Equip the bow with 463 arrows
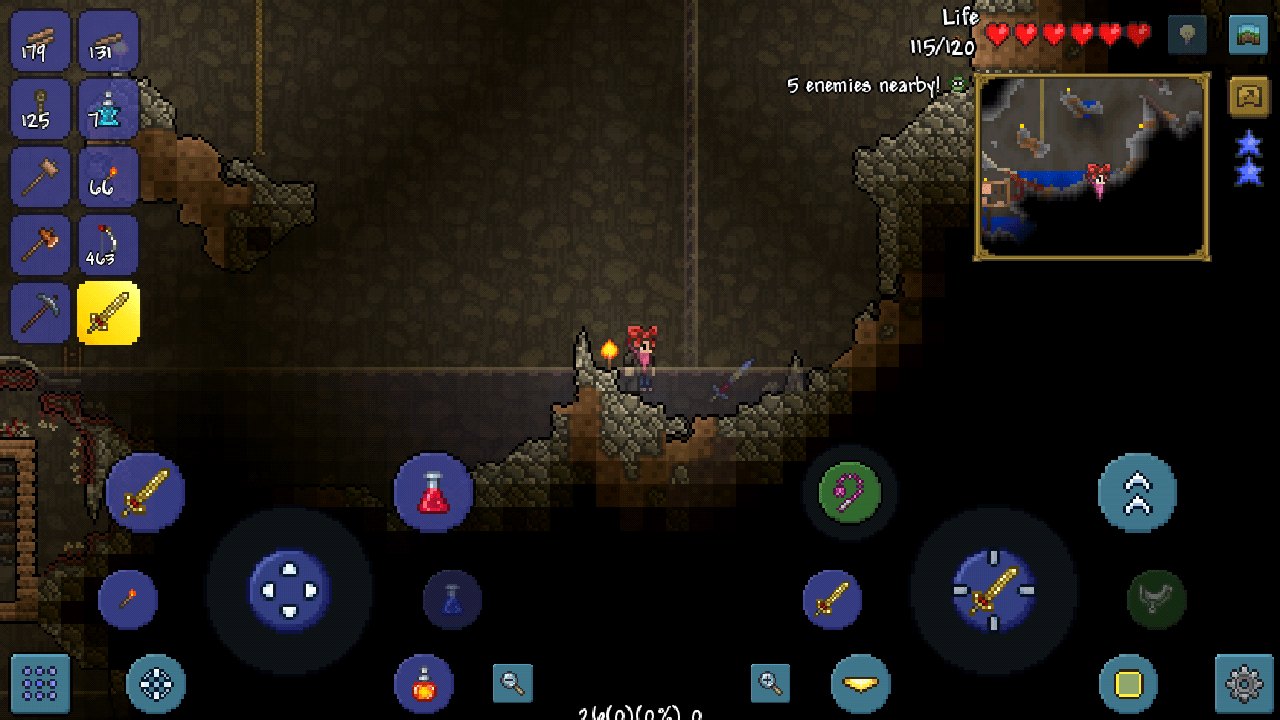This screenshot has width=1280, height=720. (108, 245)
